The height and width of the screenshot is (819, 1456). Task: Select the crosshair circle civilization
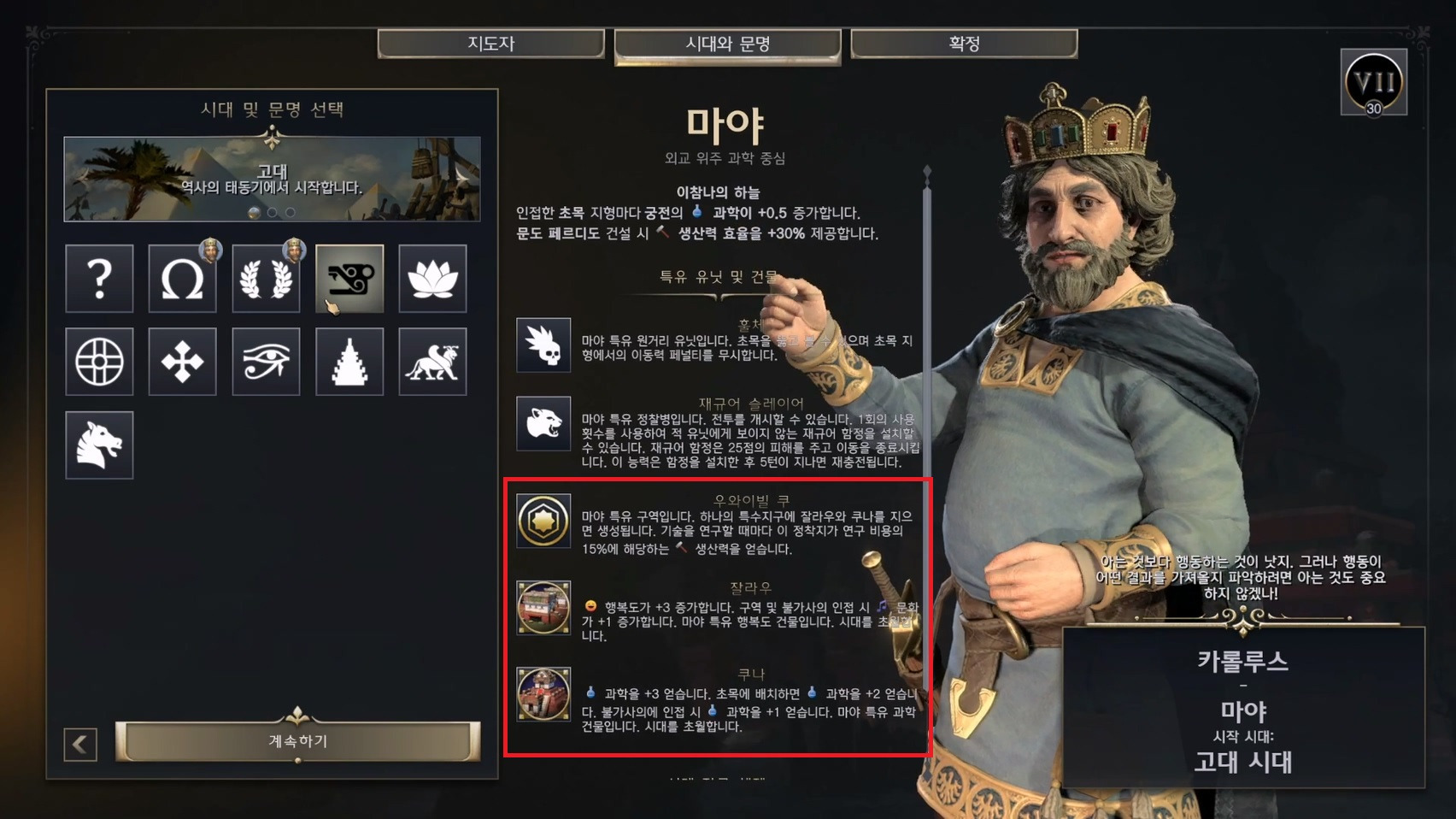pos(99,362)
